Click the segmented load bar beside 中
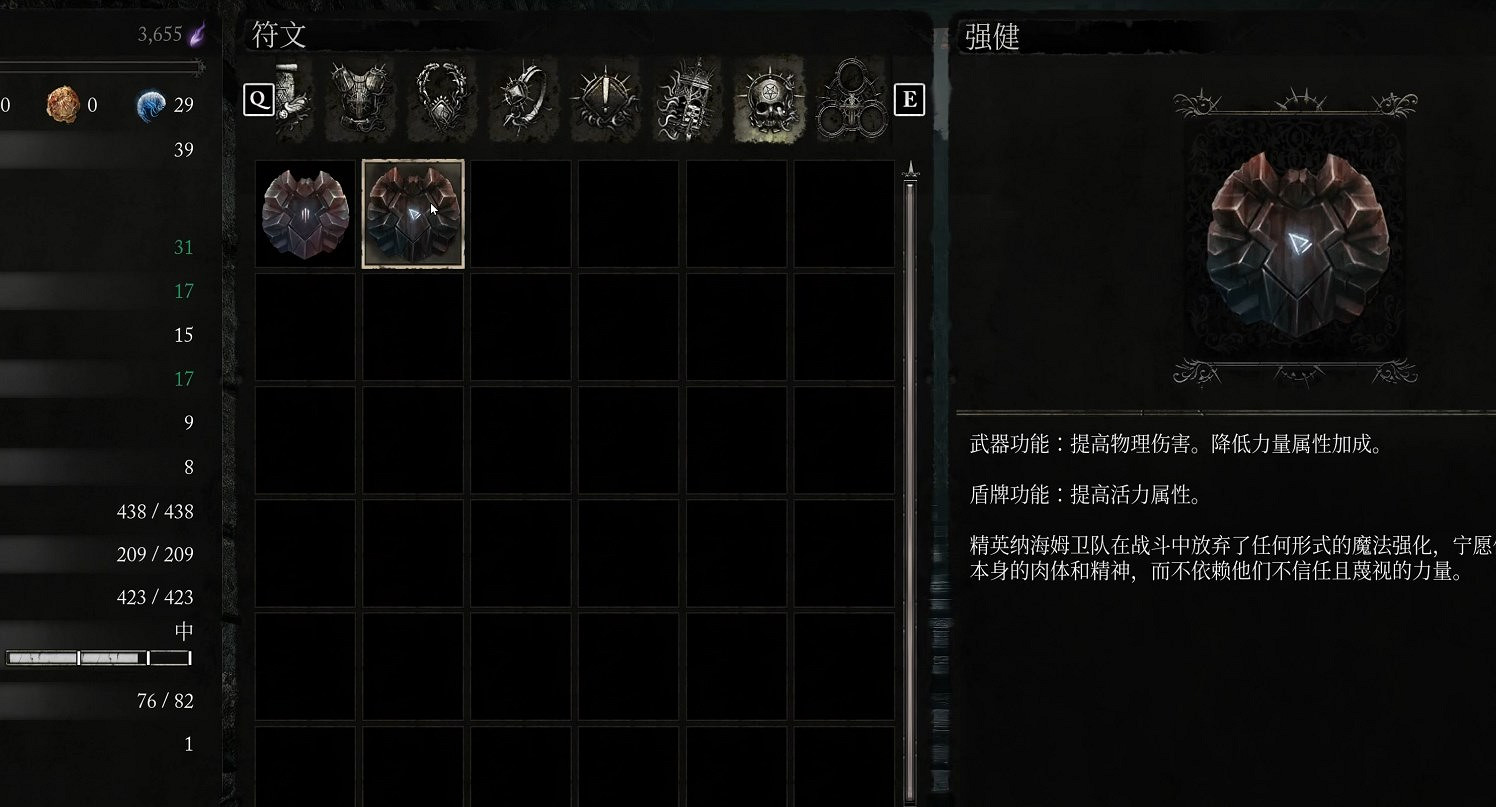 95,658
